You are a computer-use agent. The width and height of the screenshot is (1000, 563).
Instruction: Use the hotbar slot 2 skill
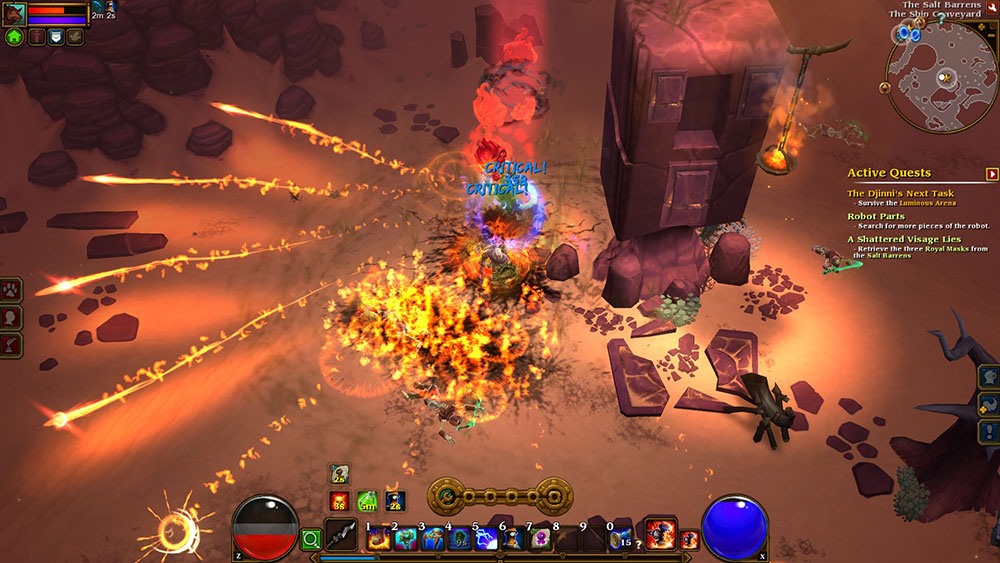click(406, 539)
